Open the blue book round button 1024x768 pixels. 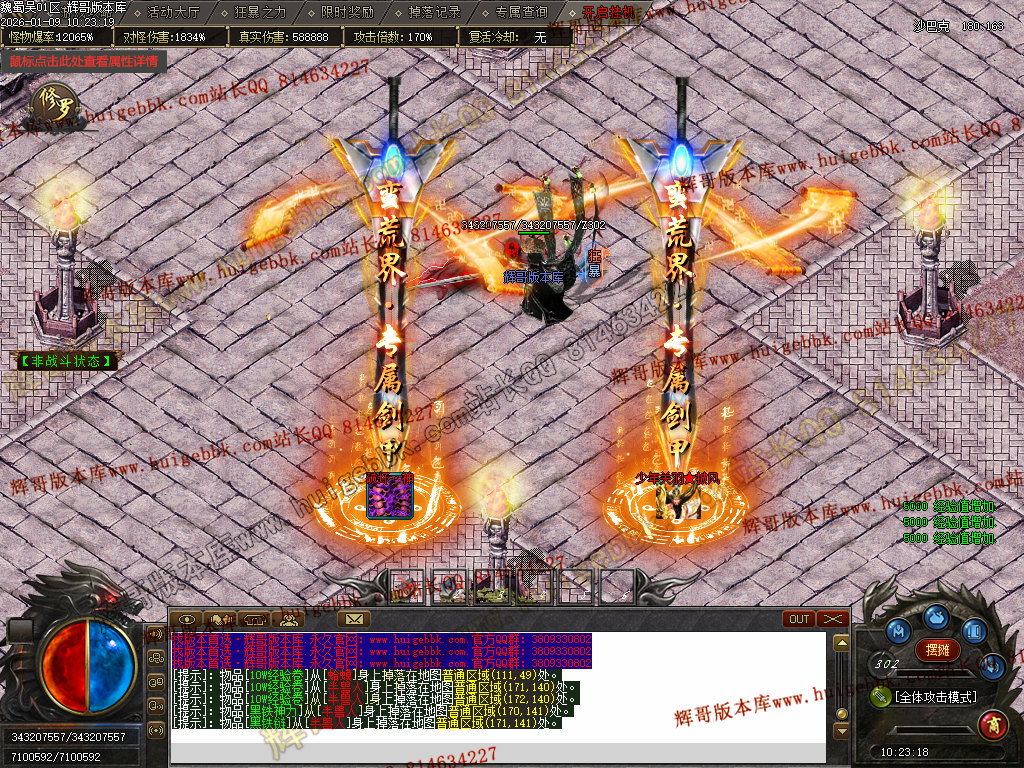click(x=974, y=631)
